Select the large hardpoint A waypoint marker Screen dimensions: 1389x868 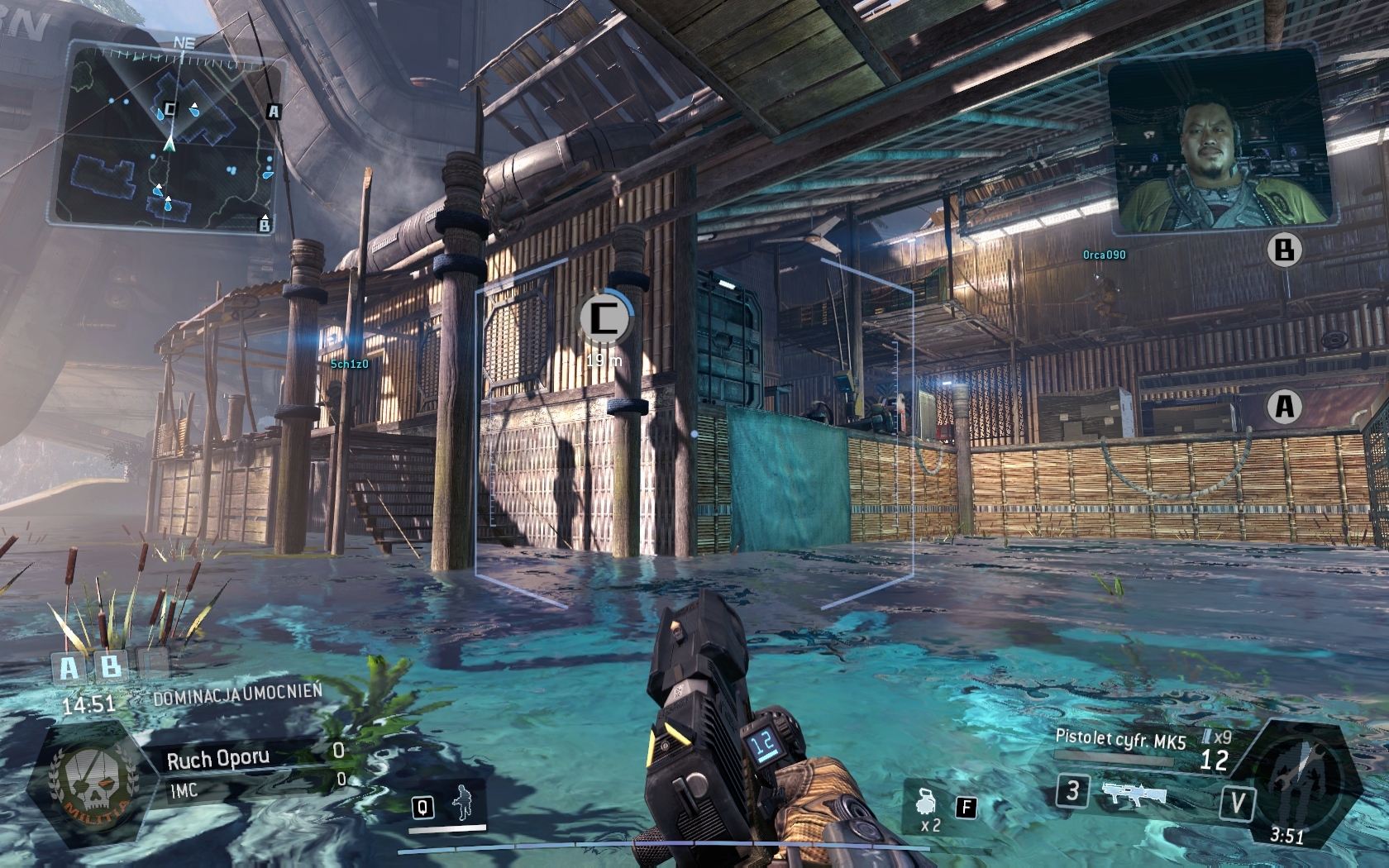click(1284, 406)
